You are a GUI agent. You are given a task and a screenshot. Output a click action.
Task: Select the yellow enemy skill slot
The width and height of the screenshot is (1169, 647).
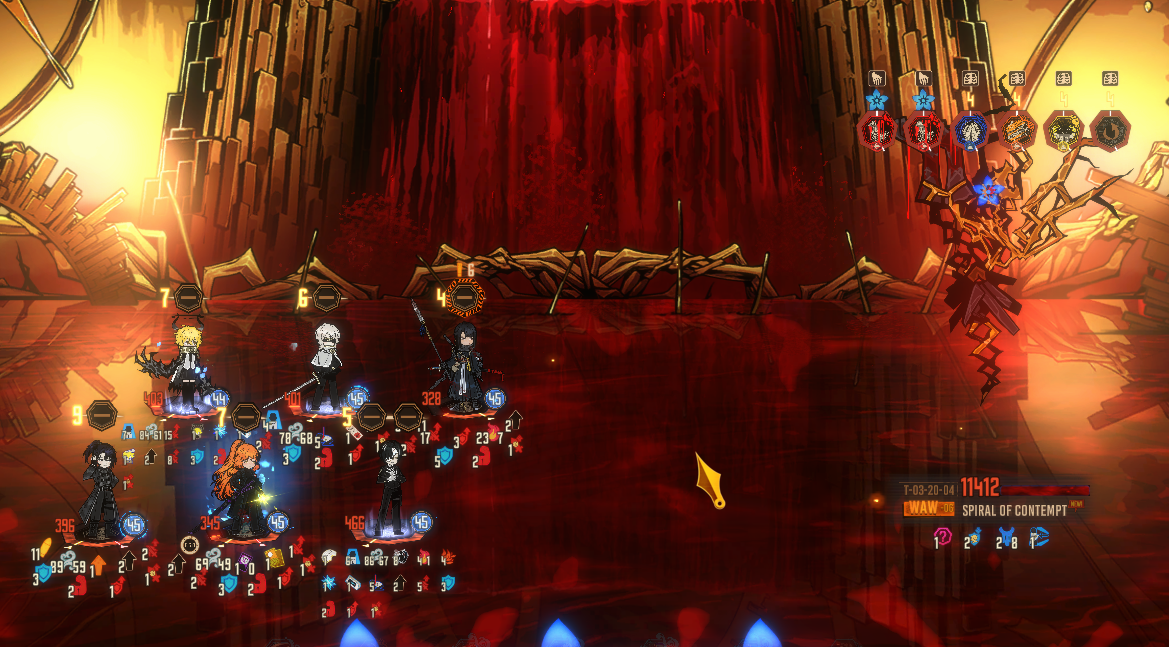click(x=1063, y=131)
